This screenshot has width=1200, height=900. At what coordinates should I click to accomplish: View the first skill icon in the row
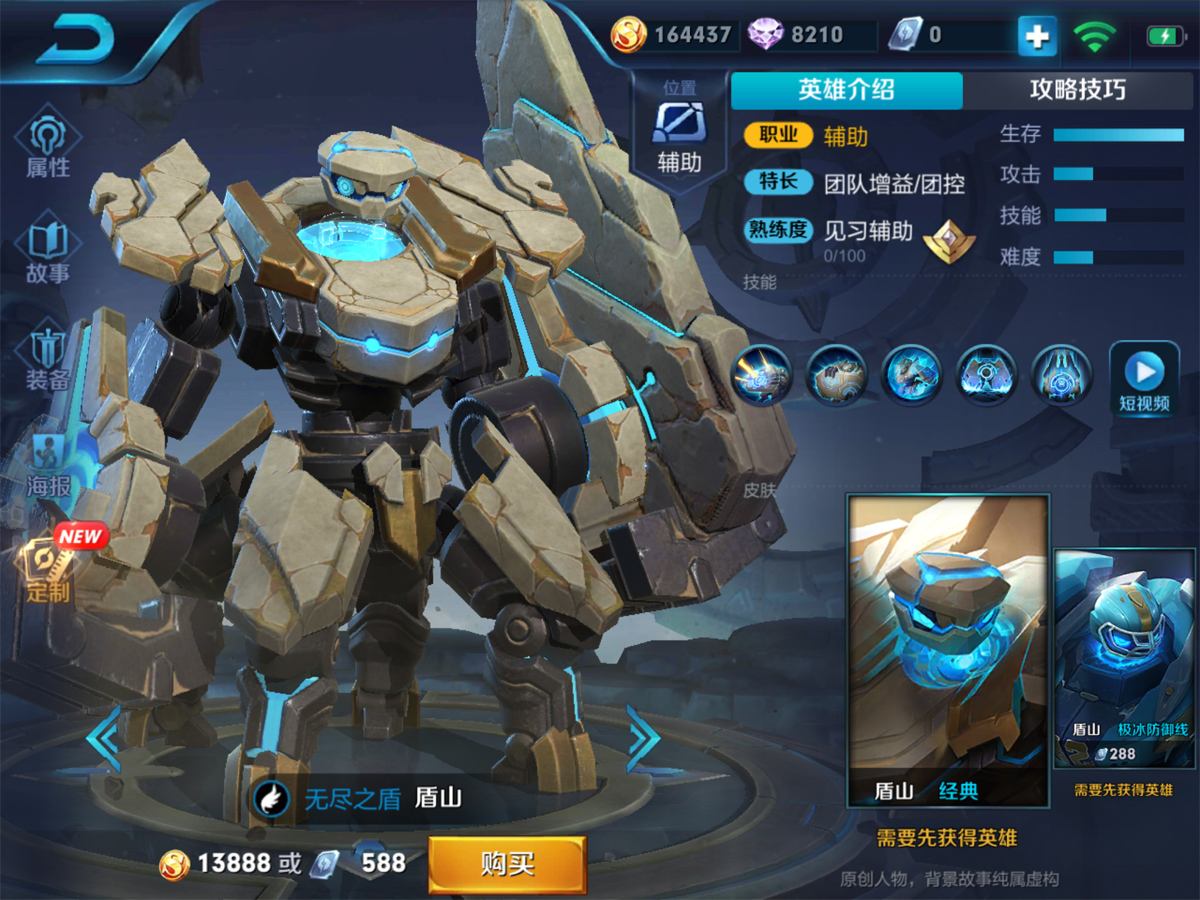click(761, 374)
